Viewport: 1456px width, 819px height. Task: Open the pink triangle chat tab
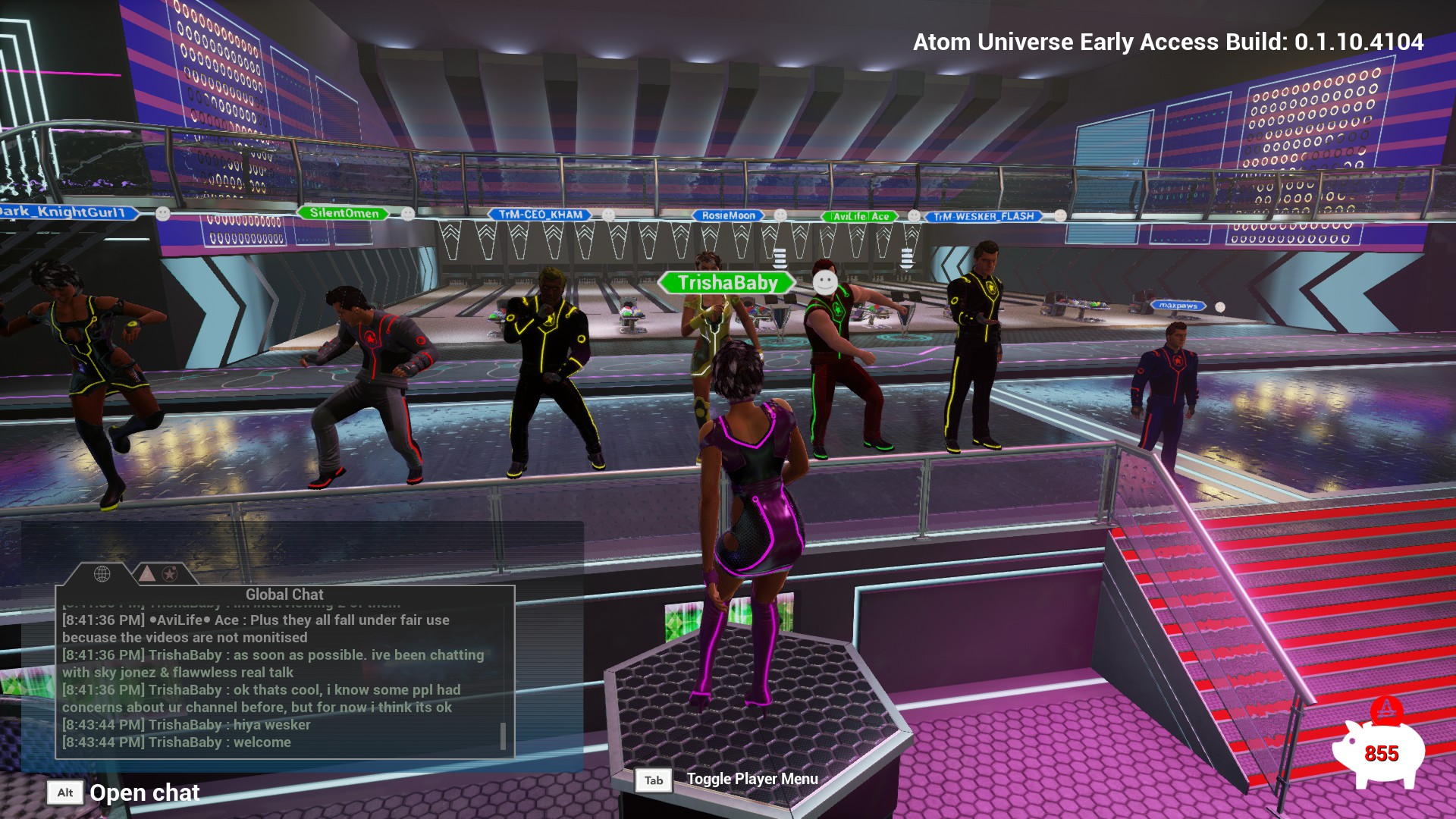(147, 574)
